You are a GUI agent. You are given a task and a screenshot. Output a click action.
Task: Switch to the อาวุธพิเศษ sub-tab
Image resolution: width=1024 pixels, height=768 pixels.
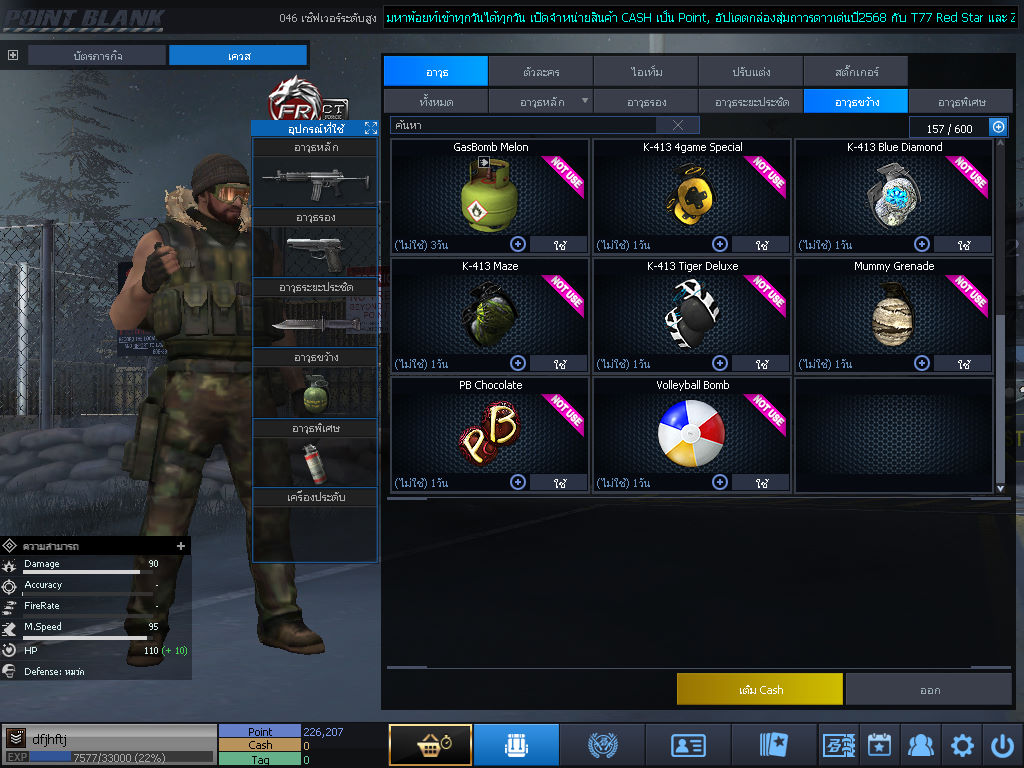962,102
